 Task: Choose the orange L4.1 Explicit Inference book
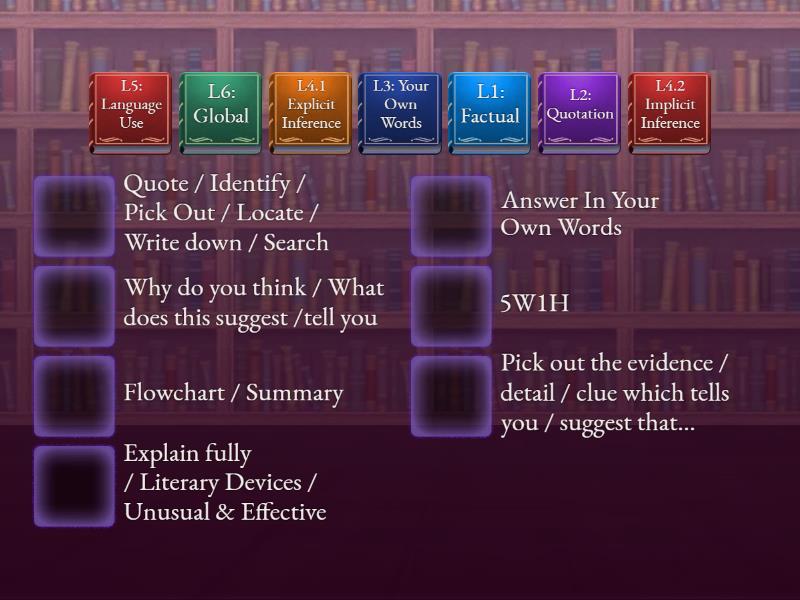[311, 113]
